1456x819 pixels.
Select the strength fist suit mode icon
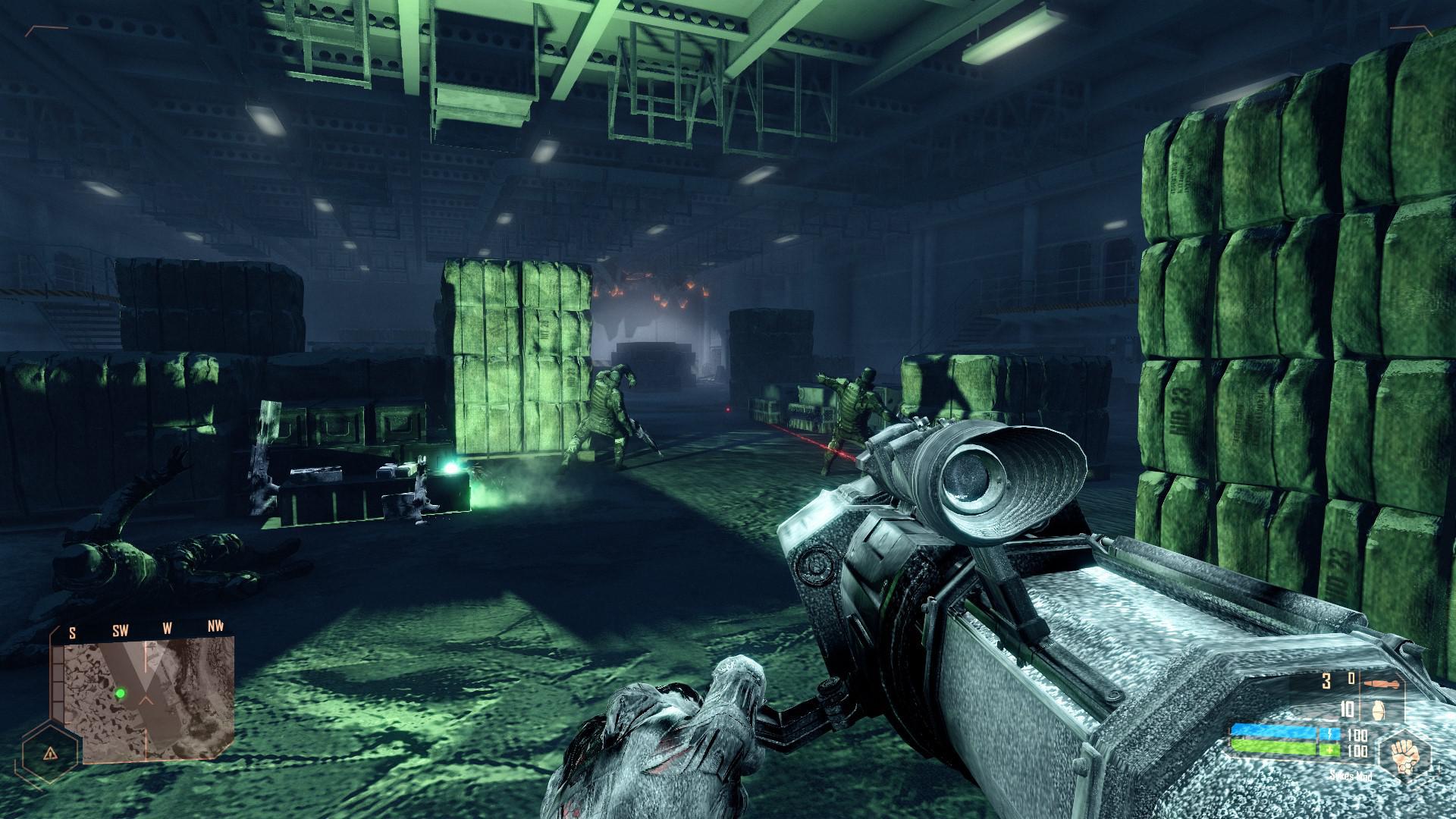coord(1403,756)
